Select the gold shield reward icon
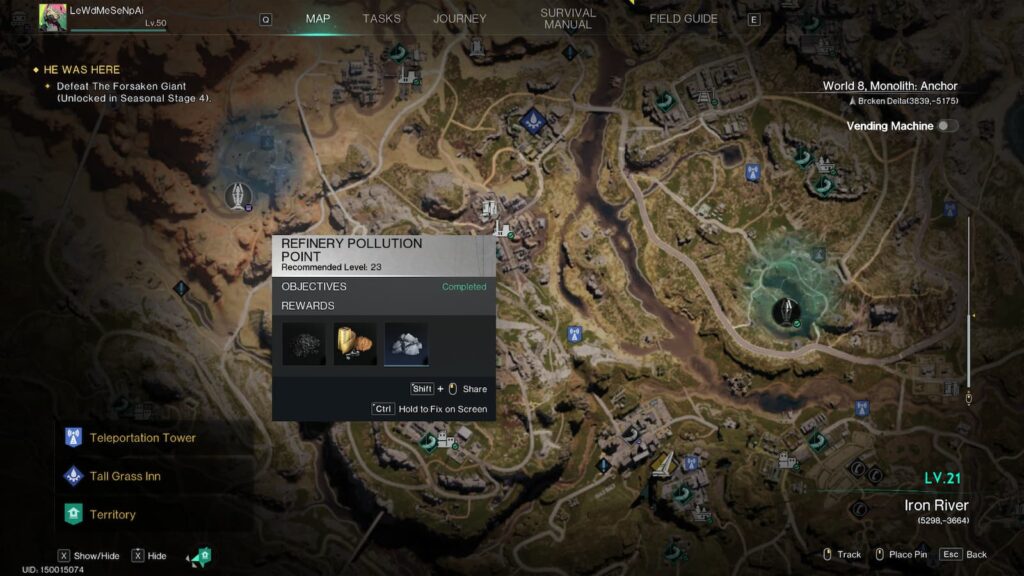This screenshot has height=576, width=1024. (355, 343)
